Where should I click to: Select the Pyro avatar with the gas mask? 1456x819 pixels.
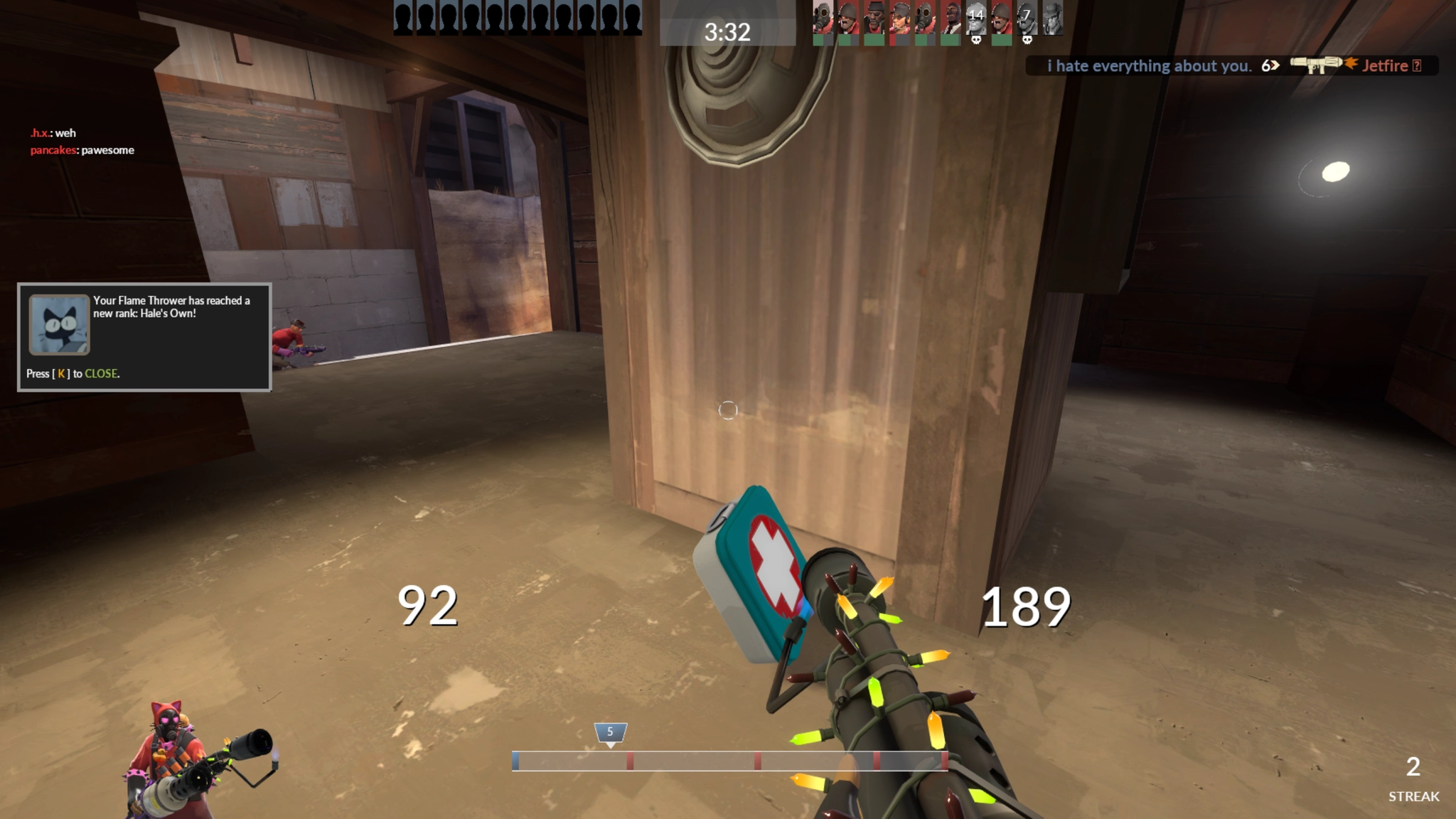pos(823,18)
